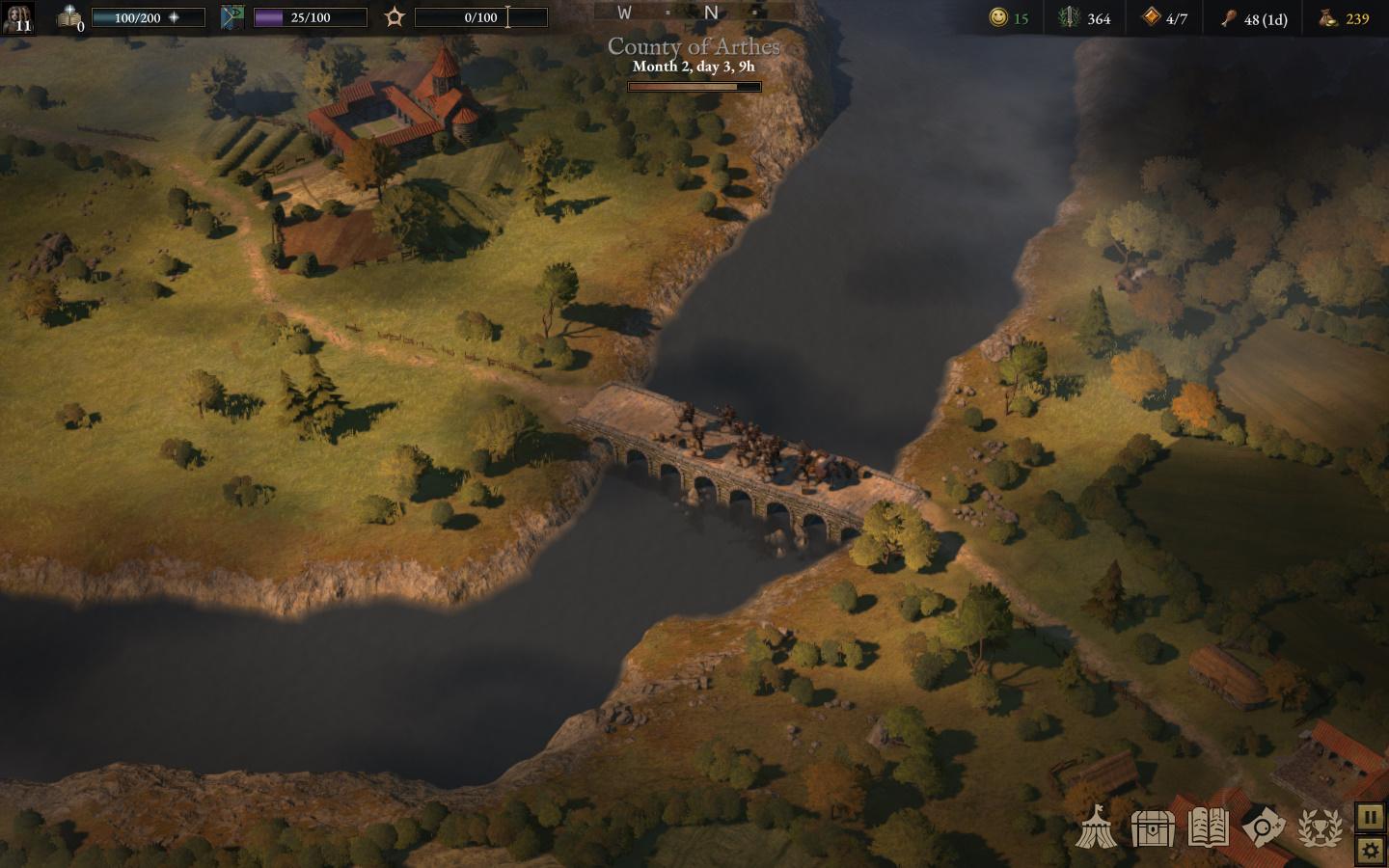Open the trophy laurel achievements panel
Image resolution: width=1389 pixels, height=868 pixels.
coord(1320,827)
